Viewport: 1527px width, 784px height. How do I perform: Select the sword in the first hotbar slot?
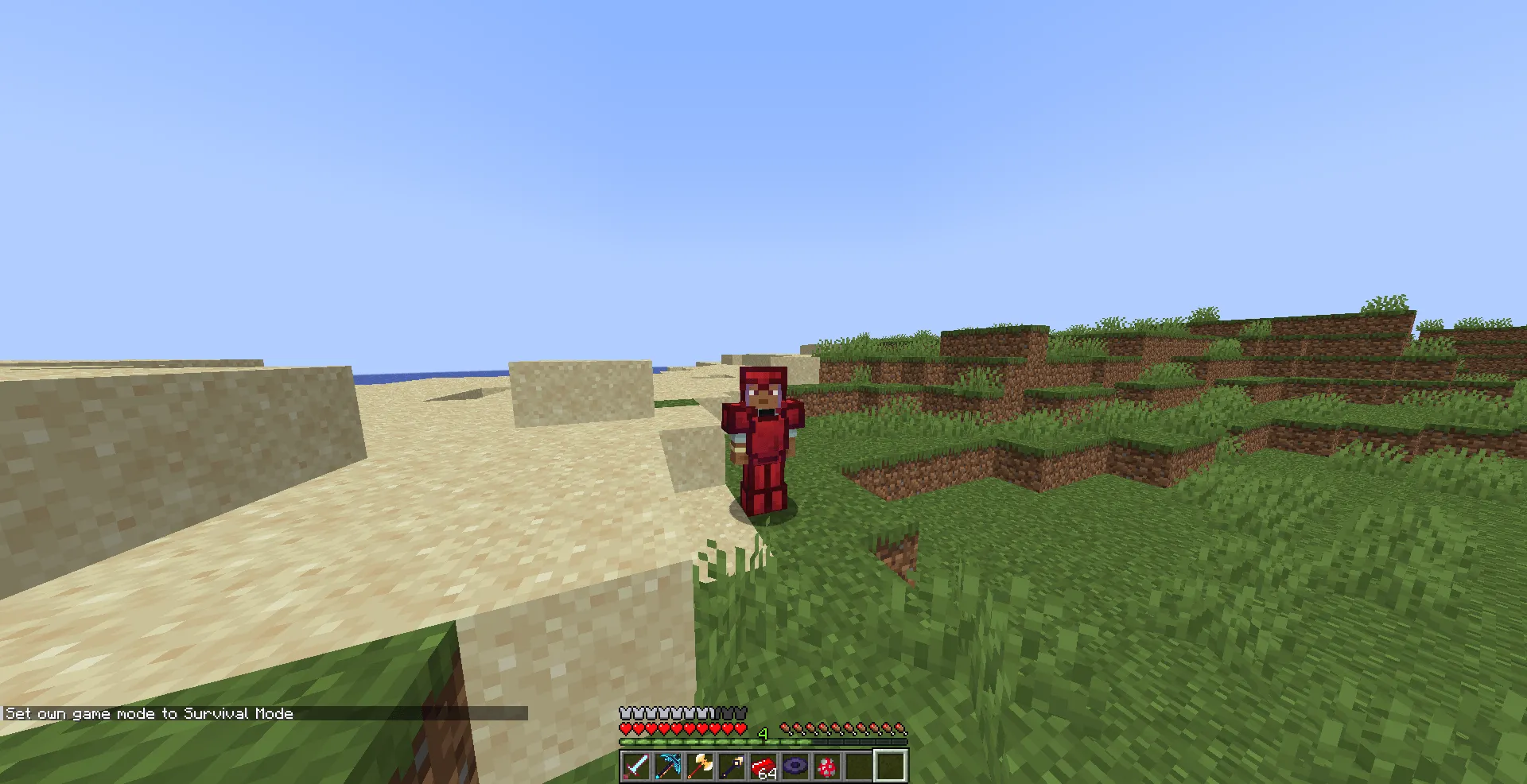point(636,767)
